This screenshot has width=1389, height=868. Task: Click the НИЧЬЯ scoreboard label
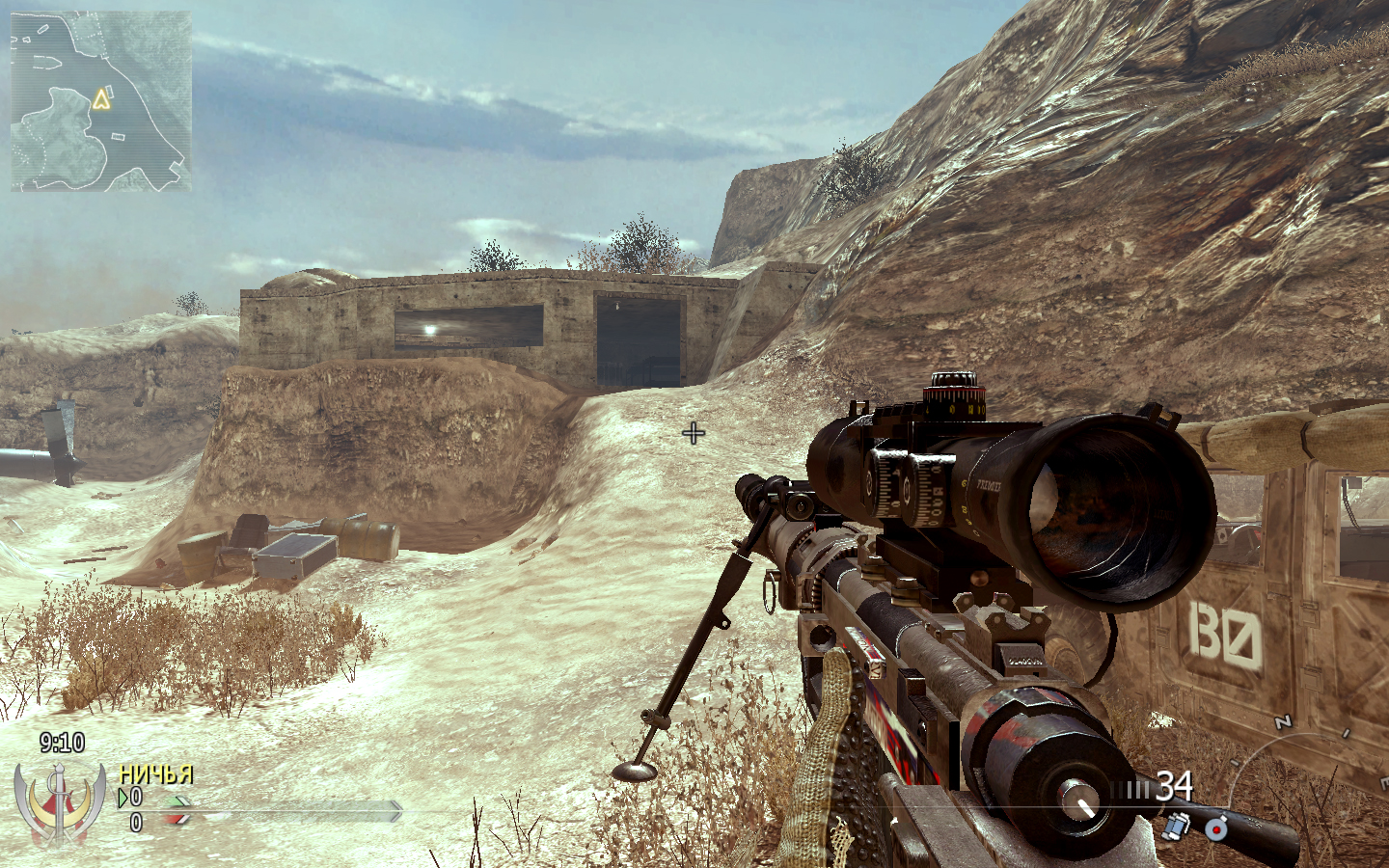tap(157, 773)
